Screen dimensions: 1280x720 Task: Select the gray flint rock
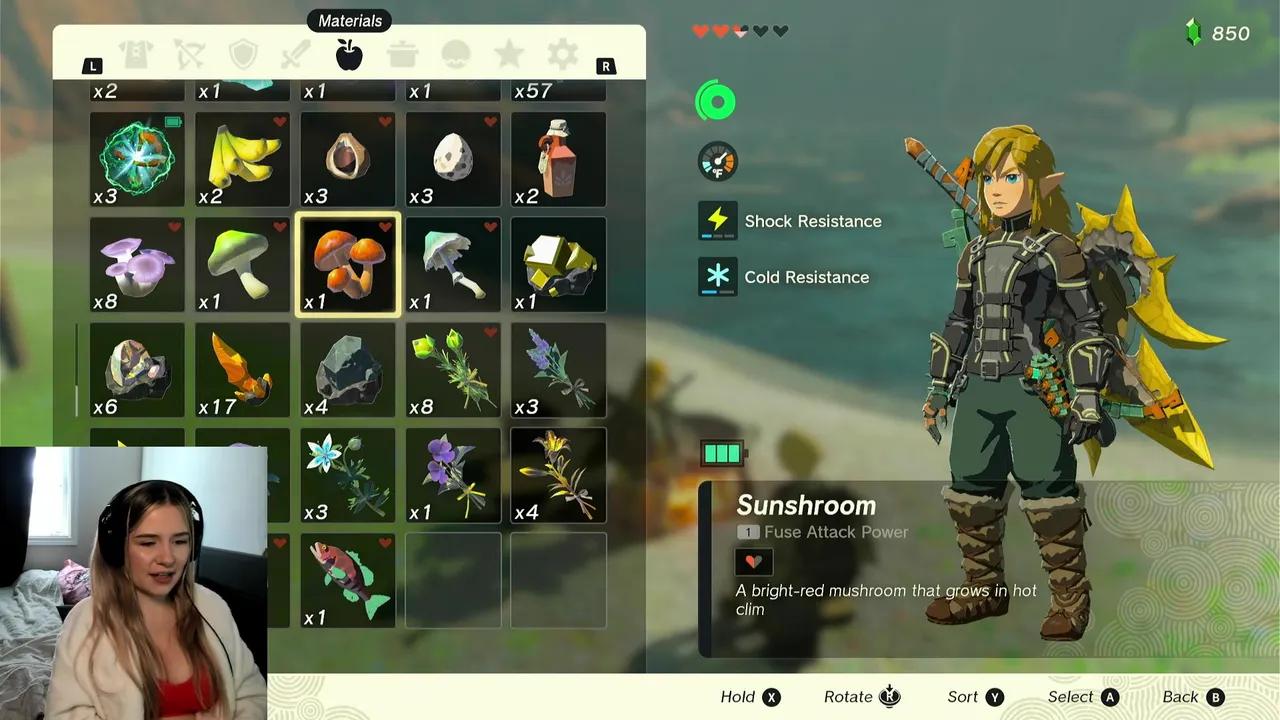click(x=348, y=370)
